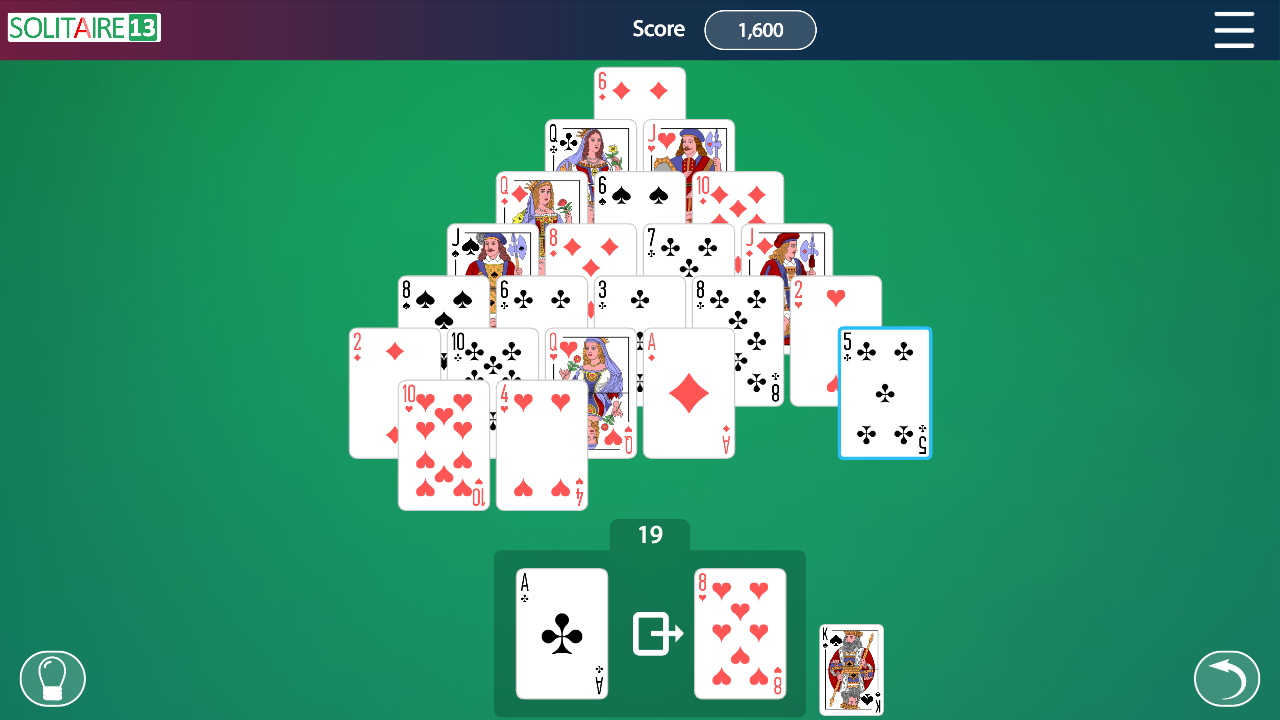Click the 10 of hearts card

tap(444, 445)
